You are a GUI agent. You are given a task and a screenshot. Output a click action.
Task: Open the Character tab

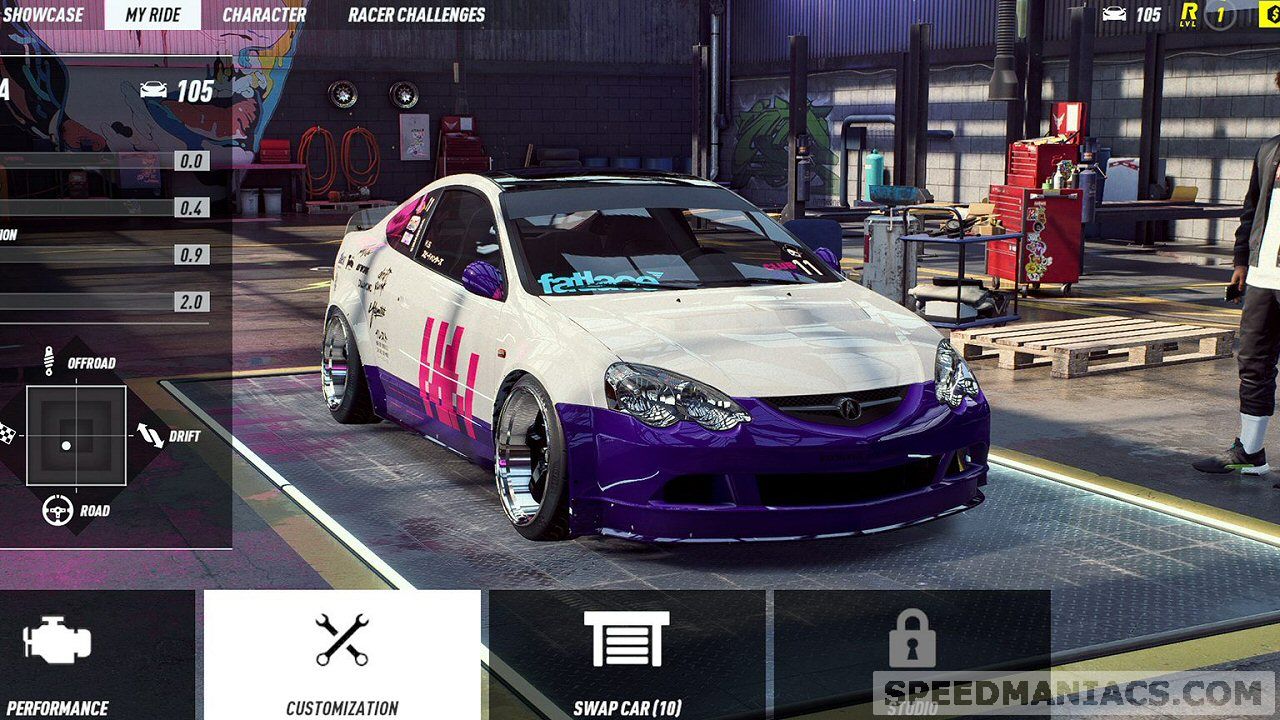264,15
